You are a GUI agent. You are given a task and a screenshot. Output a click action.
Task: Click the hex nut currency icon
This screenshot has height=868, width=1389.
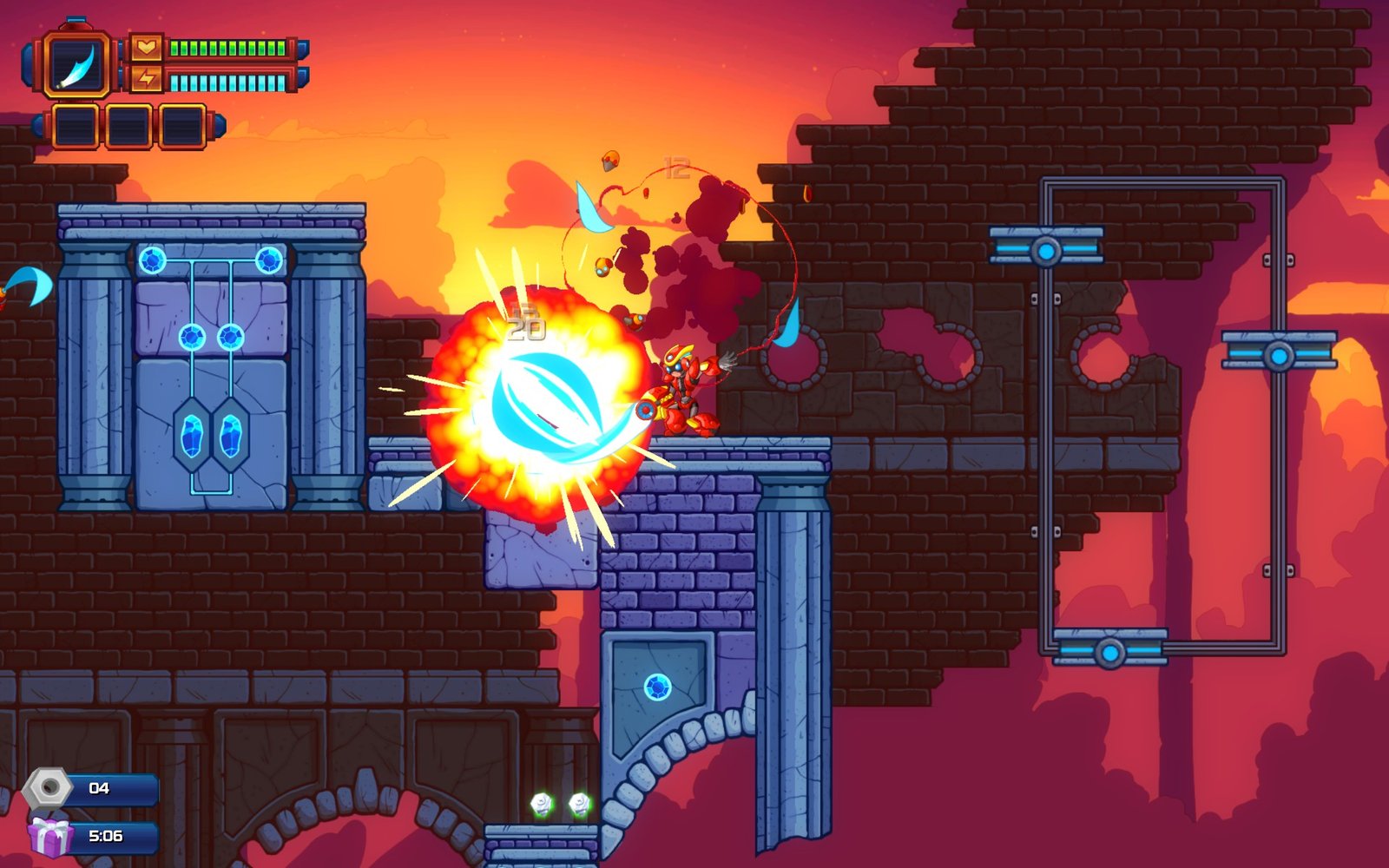point(47,788)
